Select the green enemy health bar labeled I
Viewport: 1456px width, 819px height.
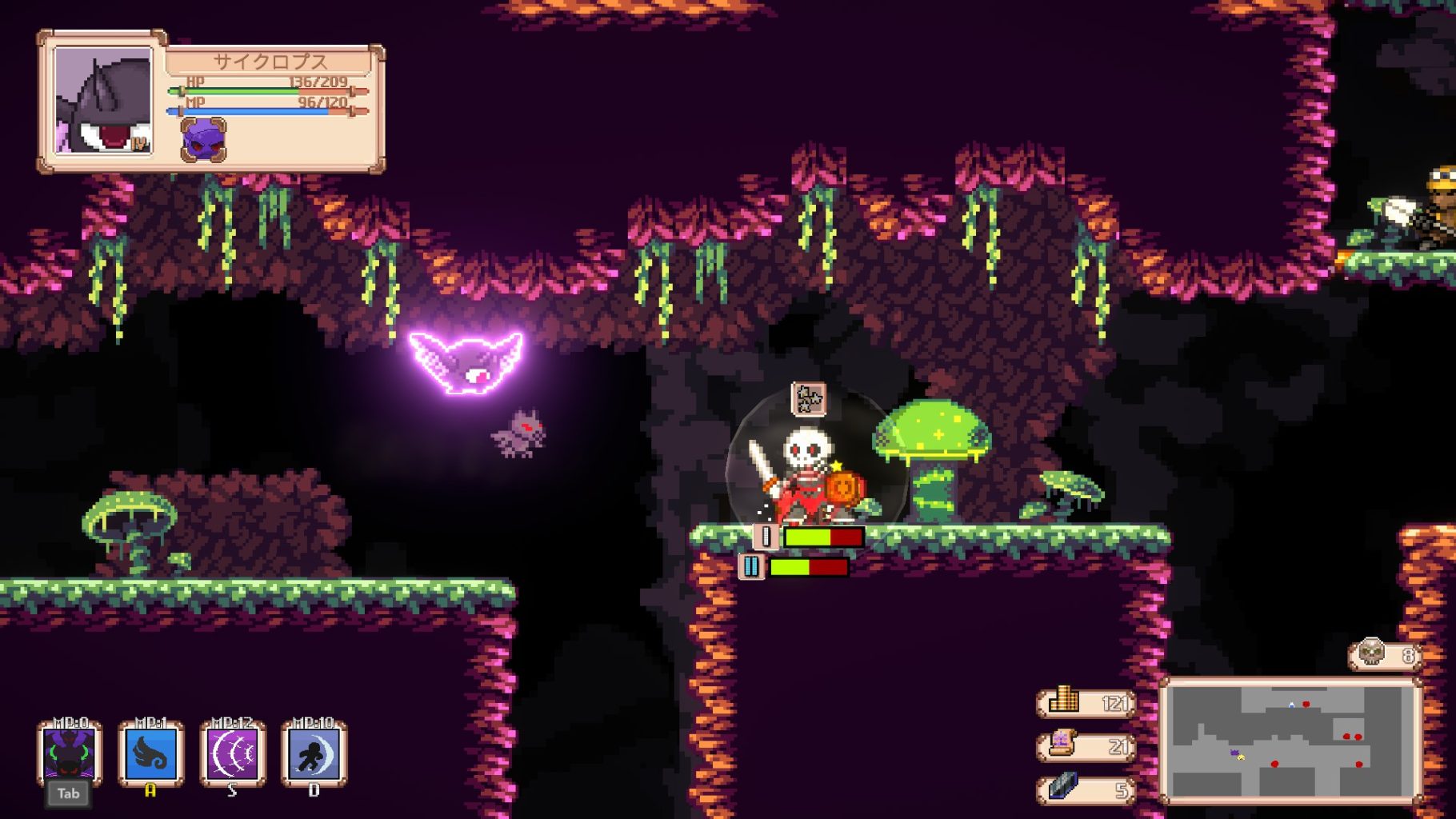[x=808, y=536]
